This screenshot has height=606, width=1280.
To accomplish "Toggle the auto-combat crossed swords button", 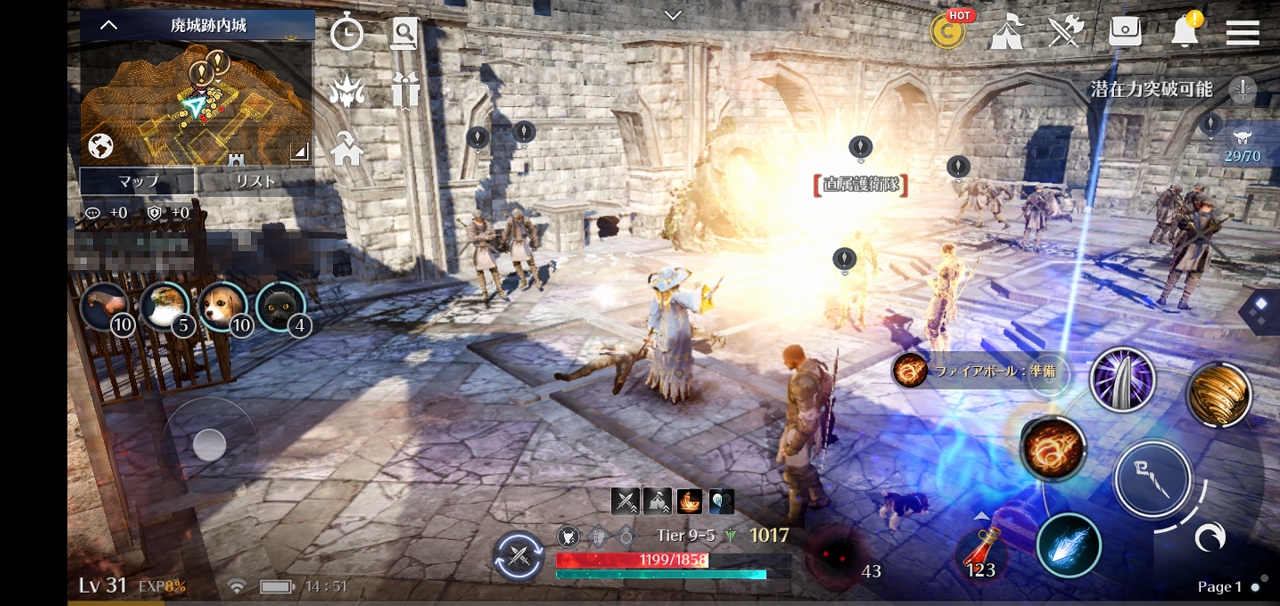I will pyautogui.click(x=519, y=557).
